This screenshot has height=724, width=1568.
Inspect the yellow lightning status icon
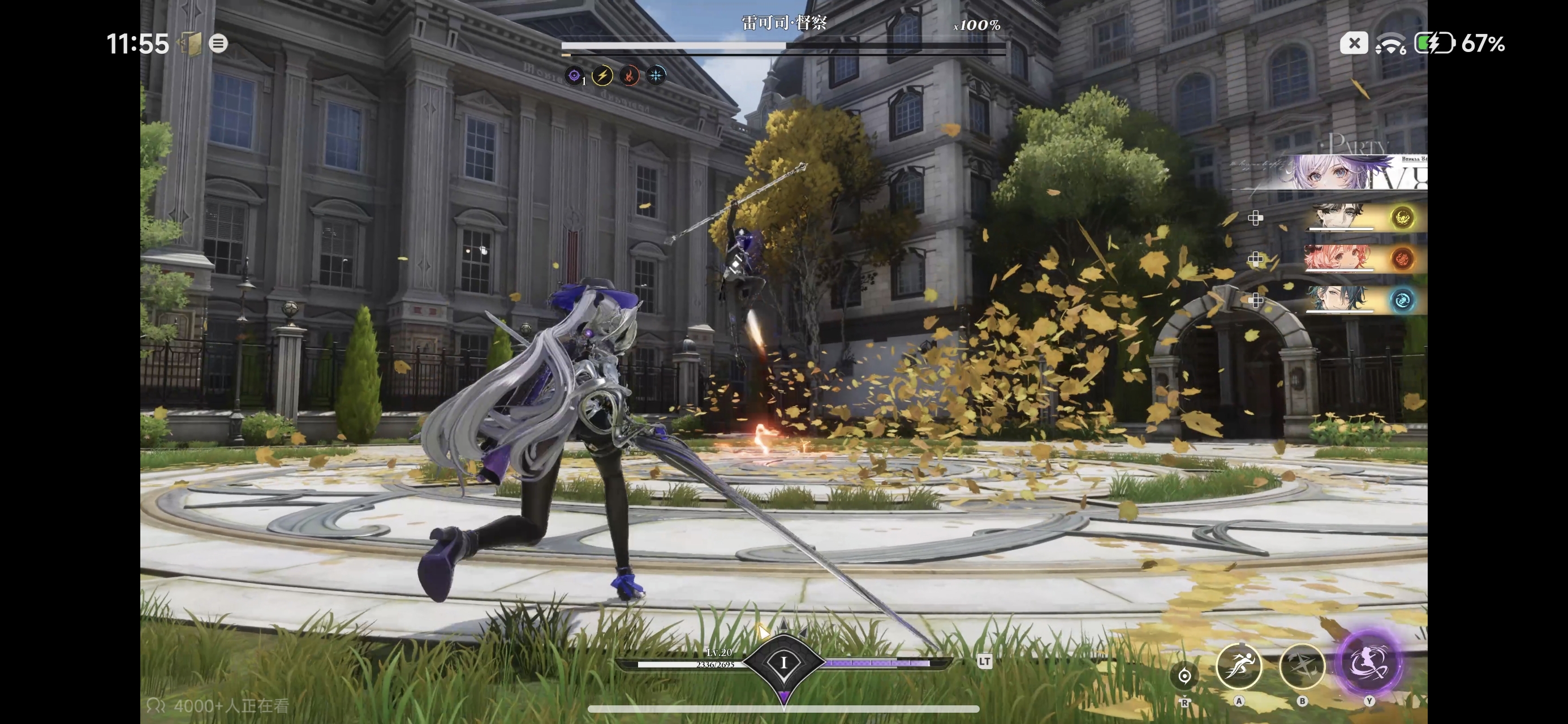pyautogui.click(x=602, y=75)
